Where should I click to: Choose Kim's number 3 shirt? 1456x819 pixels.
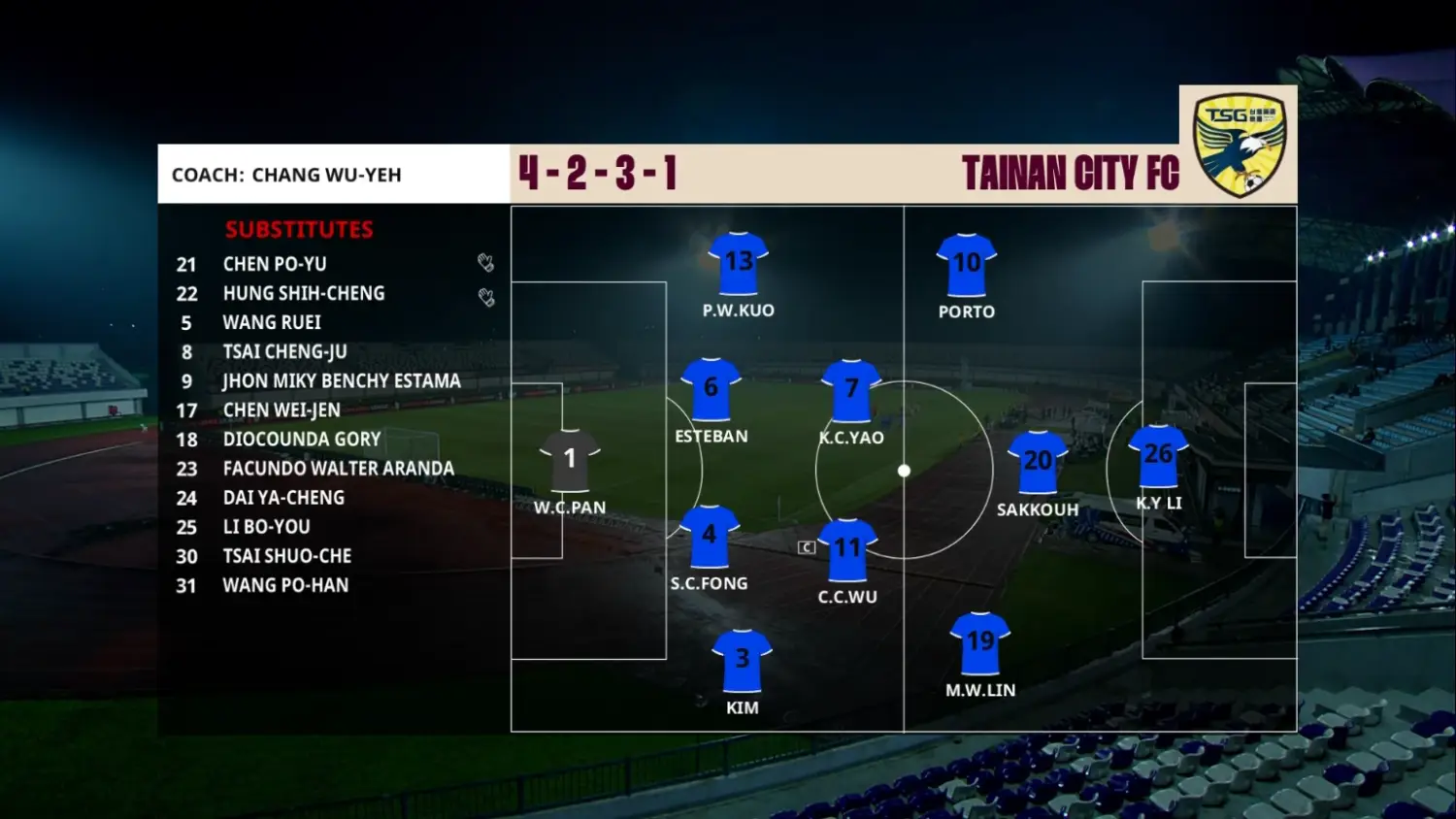(743, 660)
